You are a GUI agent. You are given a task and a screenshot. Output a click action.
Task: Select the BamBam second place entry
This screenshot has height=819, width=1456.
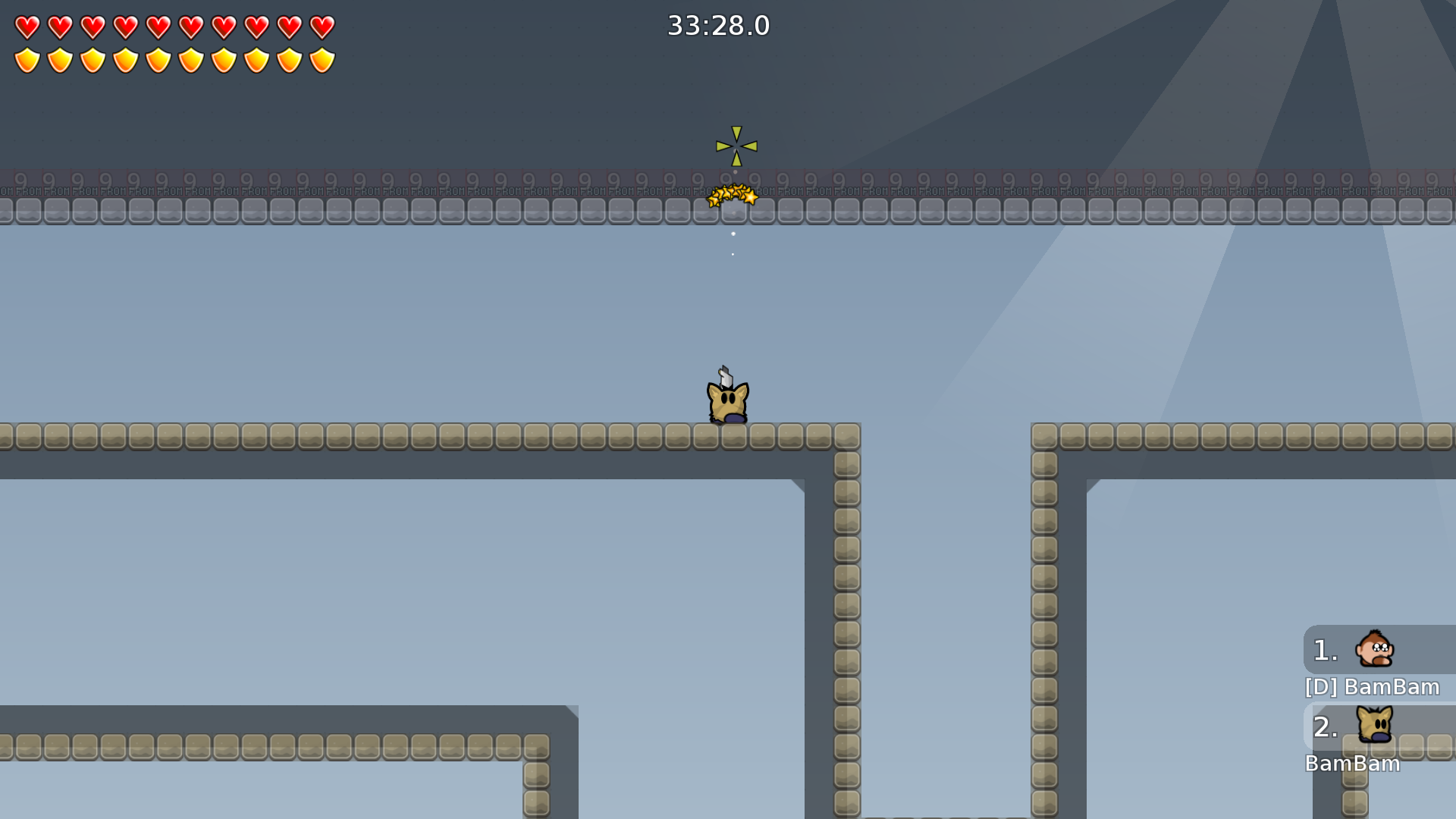(x=1354, y=764)
